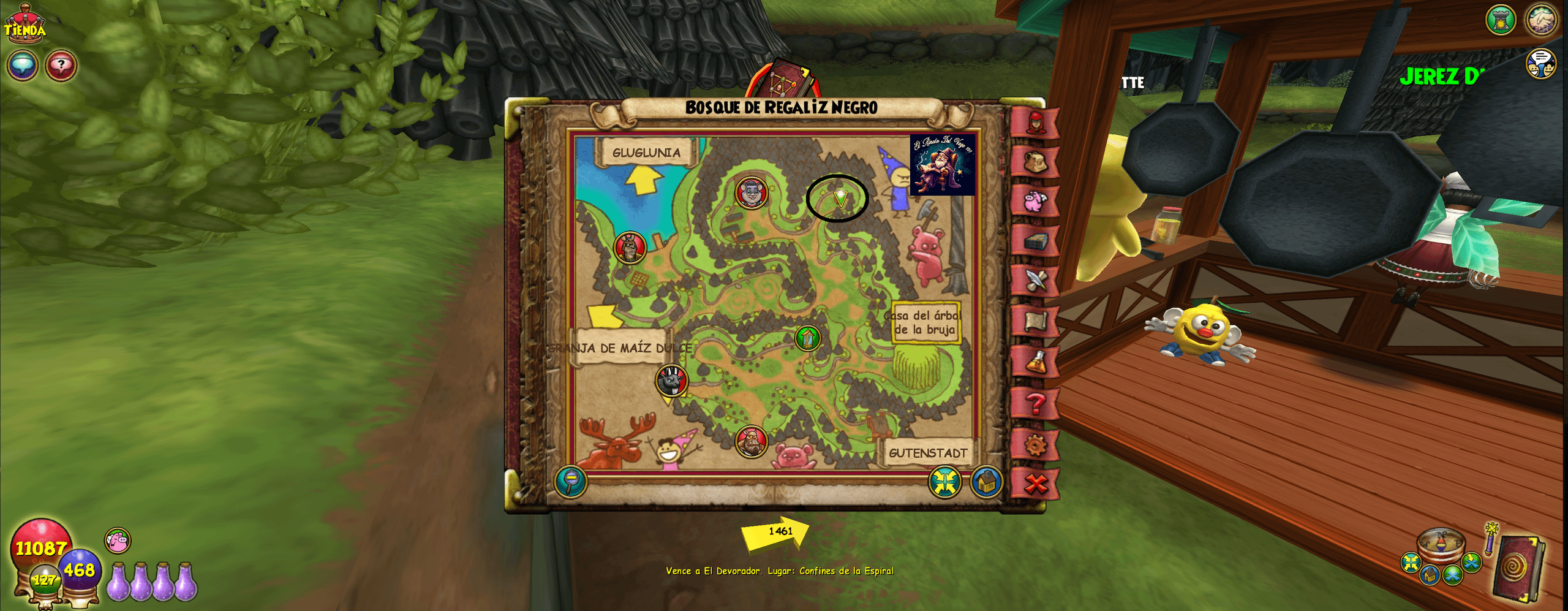Open the red question mark help button
Image resolution: width=1568 pixels, height=611 pixels.
tap(61, 66)
